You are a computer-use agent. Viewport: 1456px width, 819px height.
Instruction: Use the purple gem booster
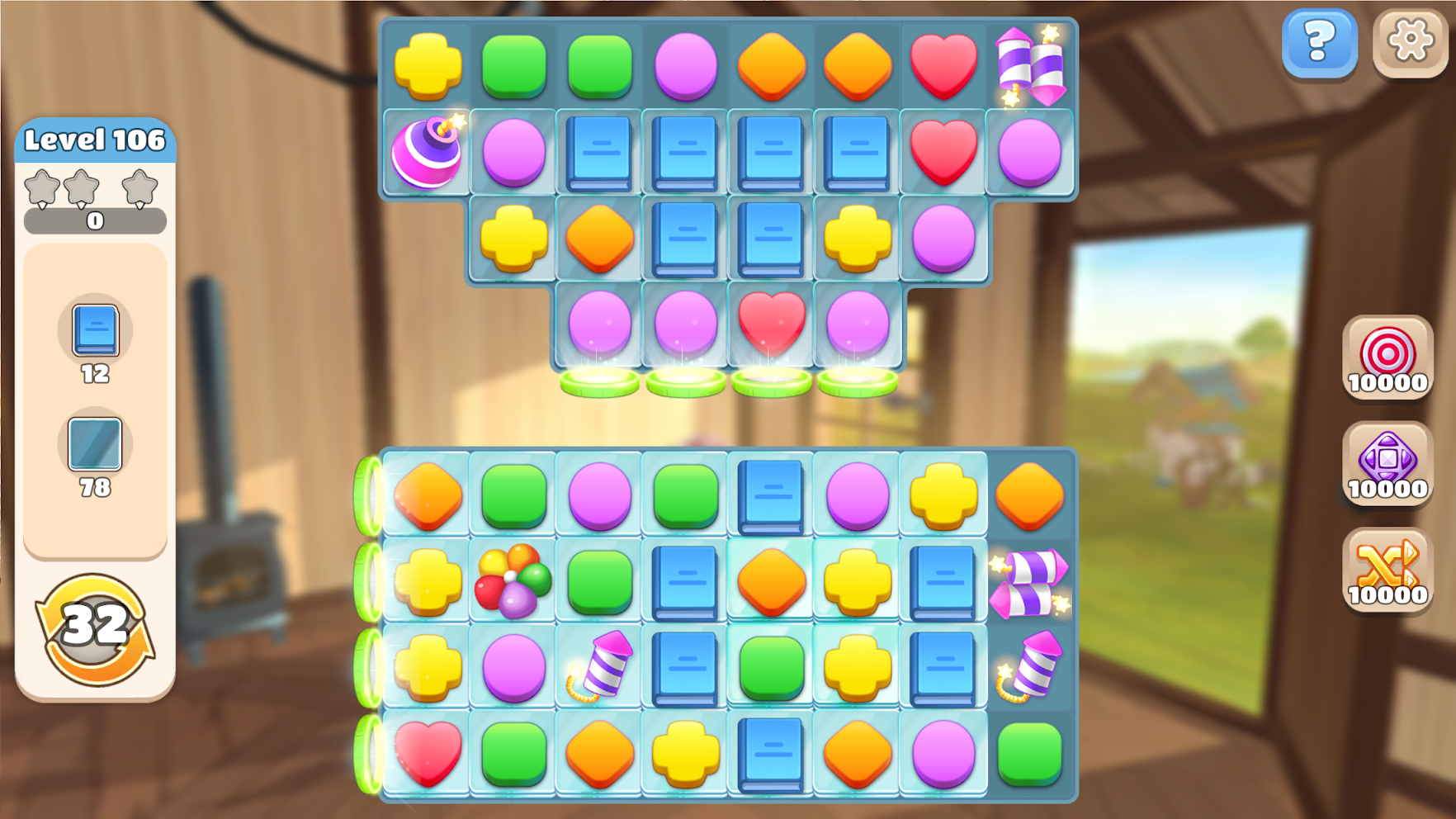[1387, 463]
